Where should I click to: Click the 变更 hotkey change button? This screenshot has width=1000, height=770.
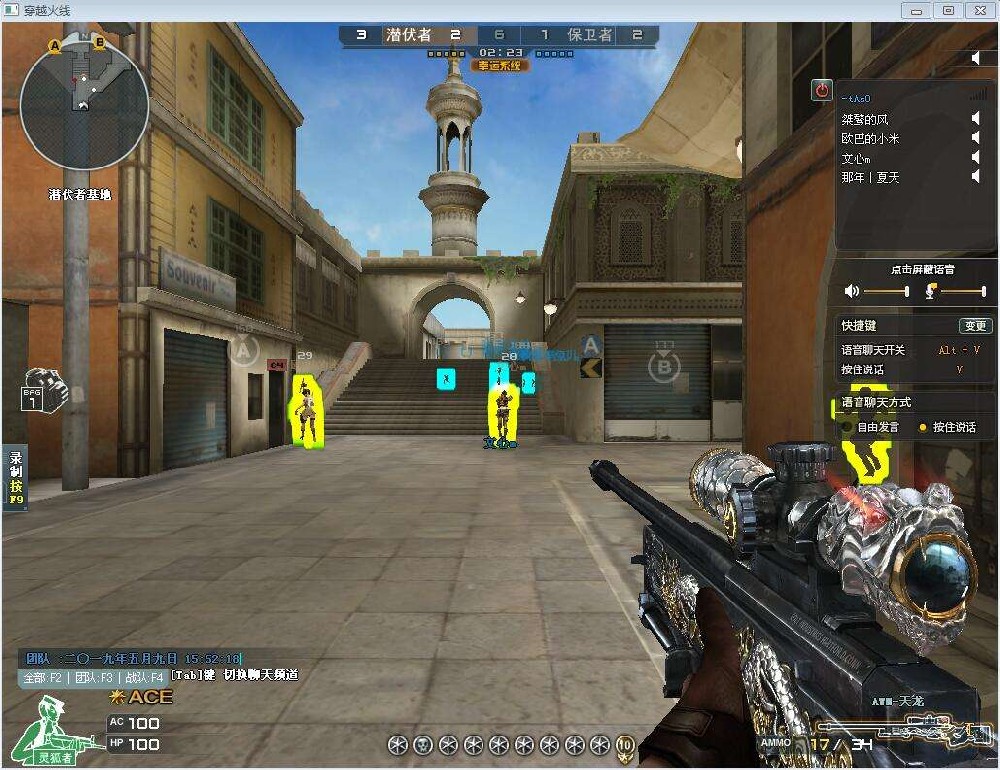(974, 326)
